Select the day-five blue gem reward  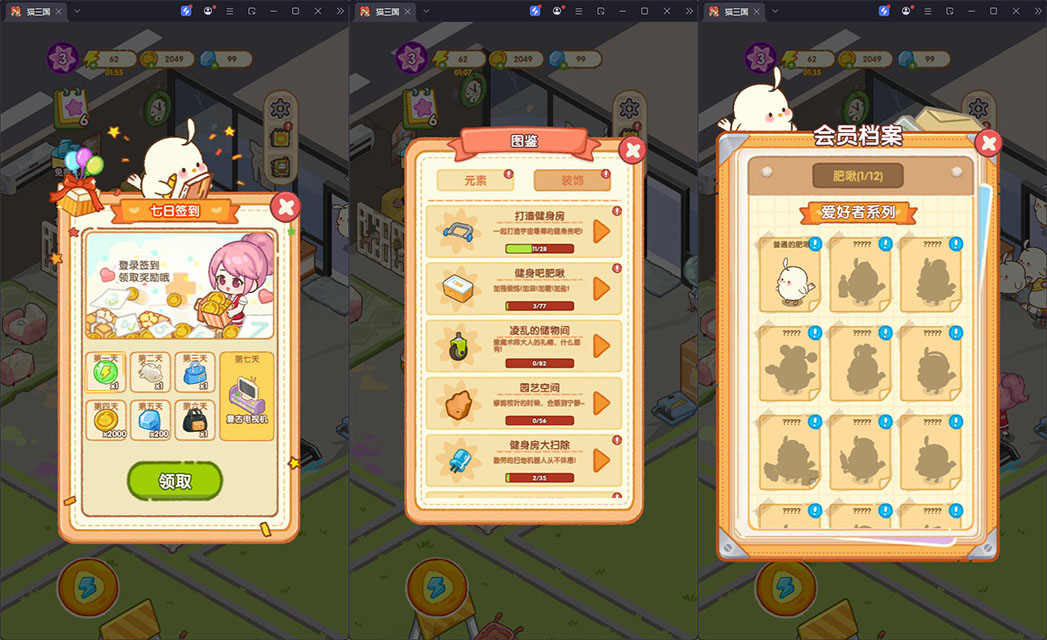(x=150, y=420)
